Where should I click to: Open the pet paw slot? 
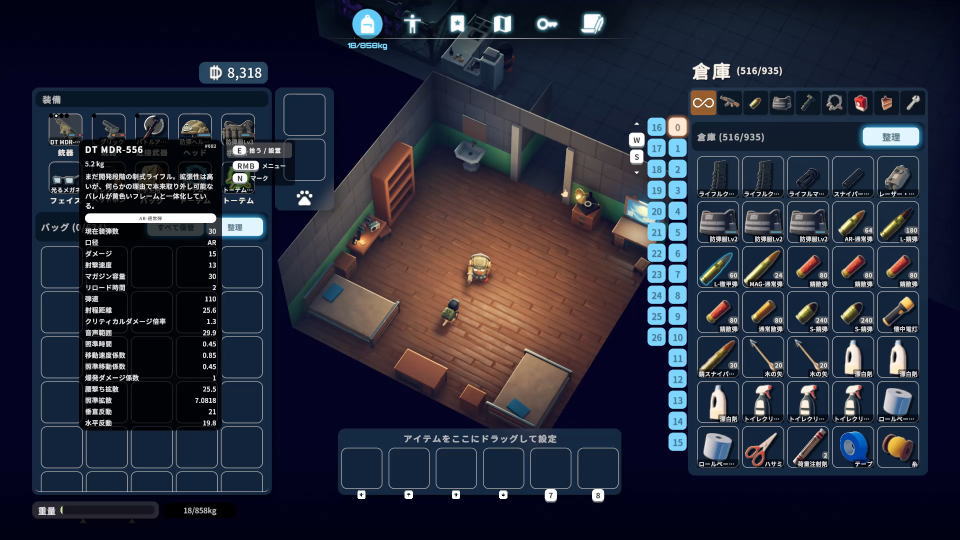[304, 199]
